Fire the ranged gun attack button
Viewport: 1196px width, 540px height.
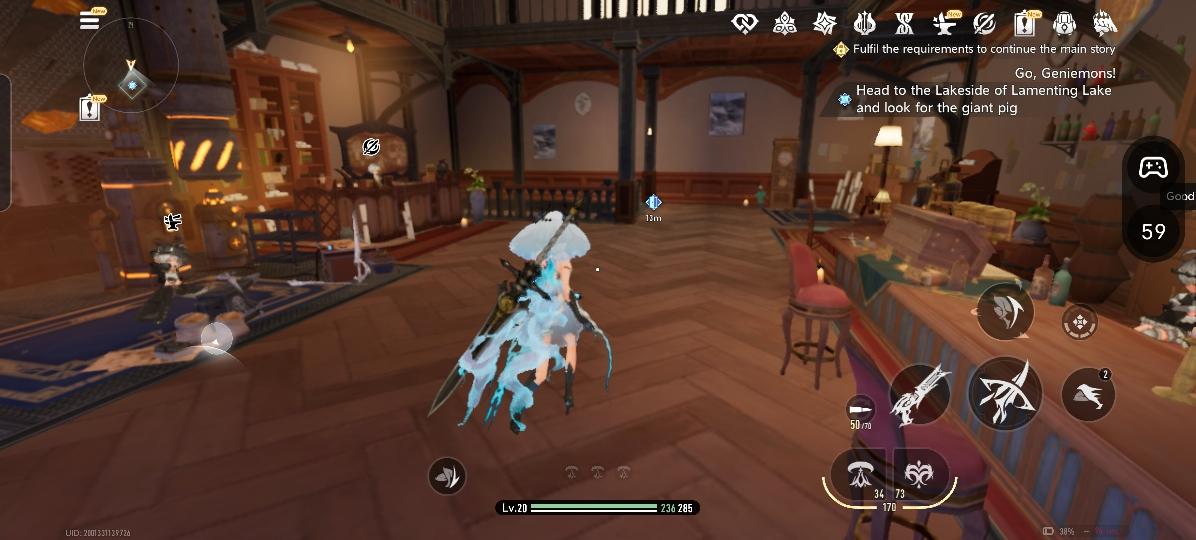pos(919,395)
